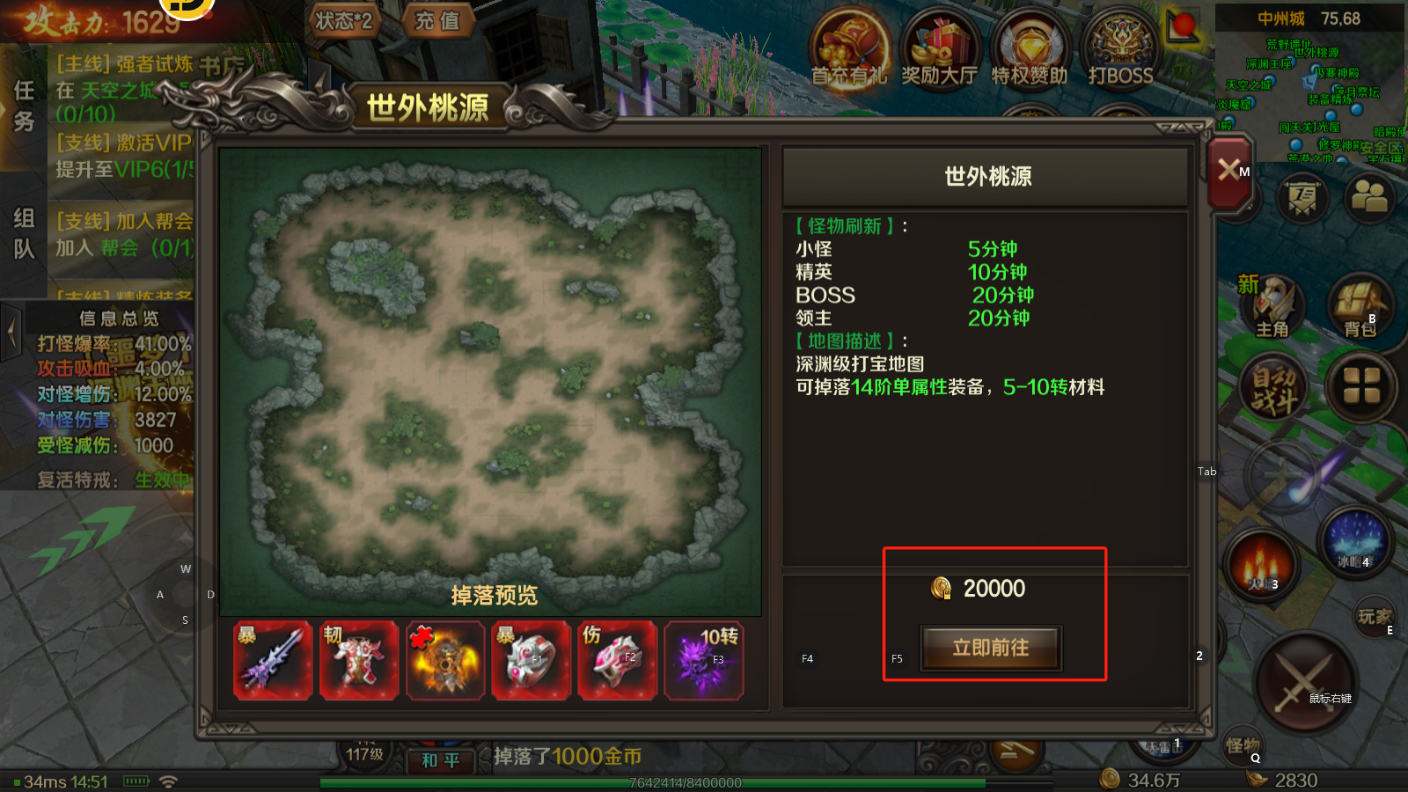The width and height of the screenshot is (1408, 792).
Task: Click the 充值 recharge button
Action: click(x=437, y=22)
